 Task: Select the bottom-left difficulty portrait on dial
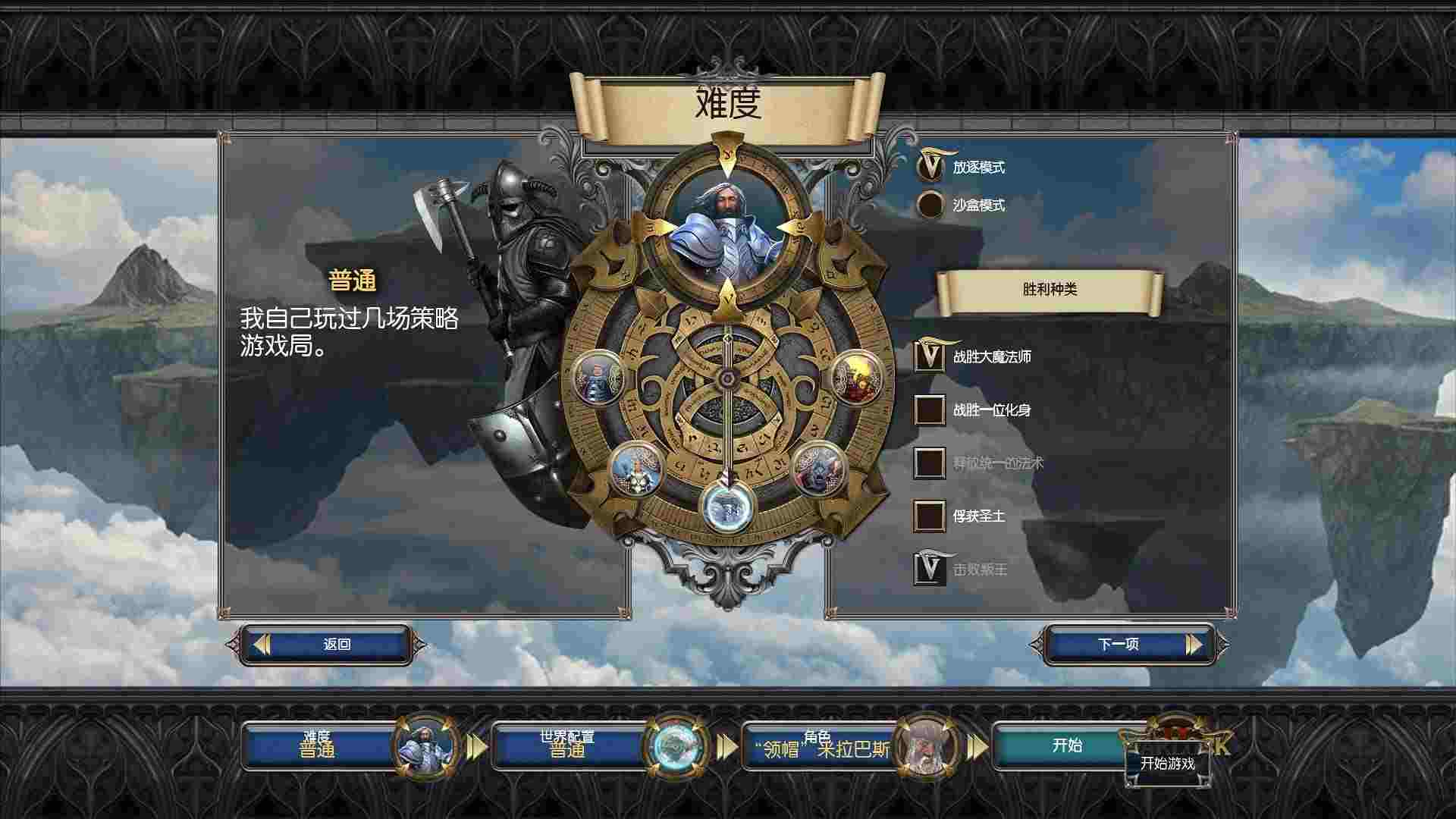click(636, 469)
